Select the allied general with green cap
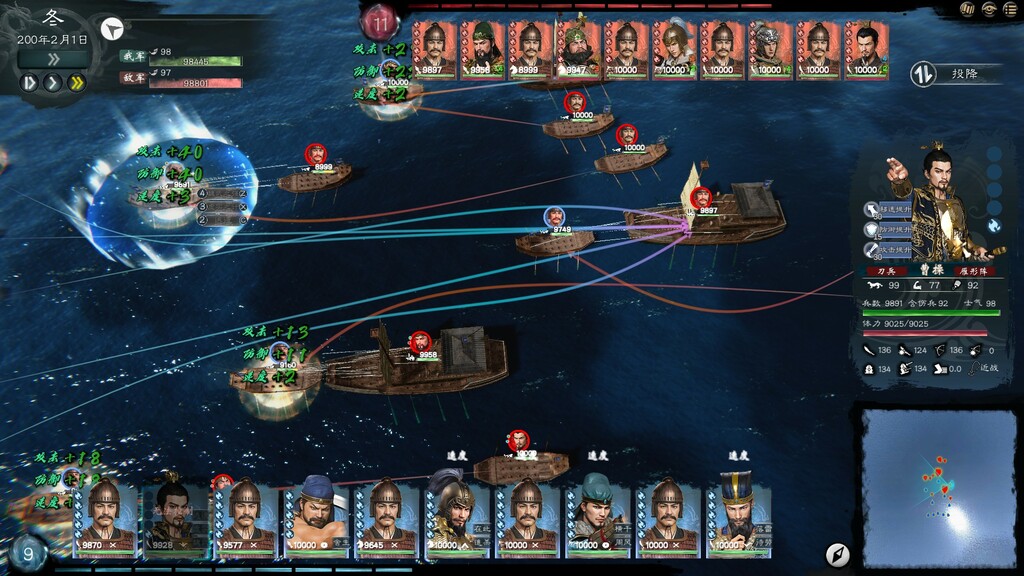Screen dimensions: 1024x576 tap(598, 516)
